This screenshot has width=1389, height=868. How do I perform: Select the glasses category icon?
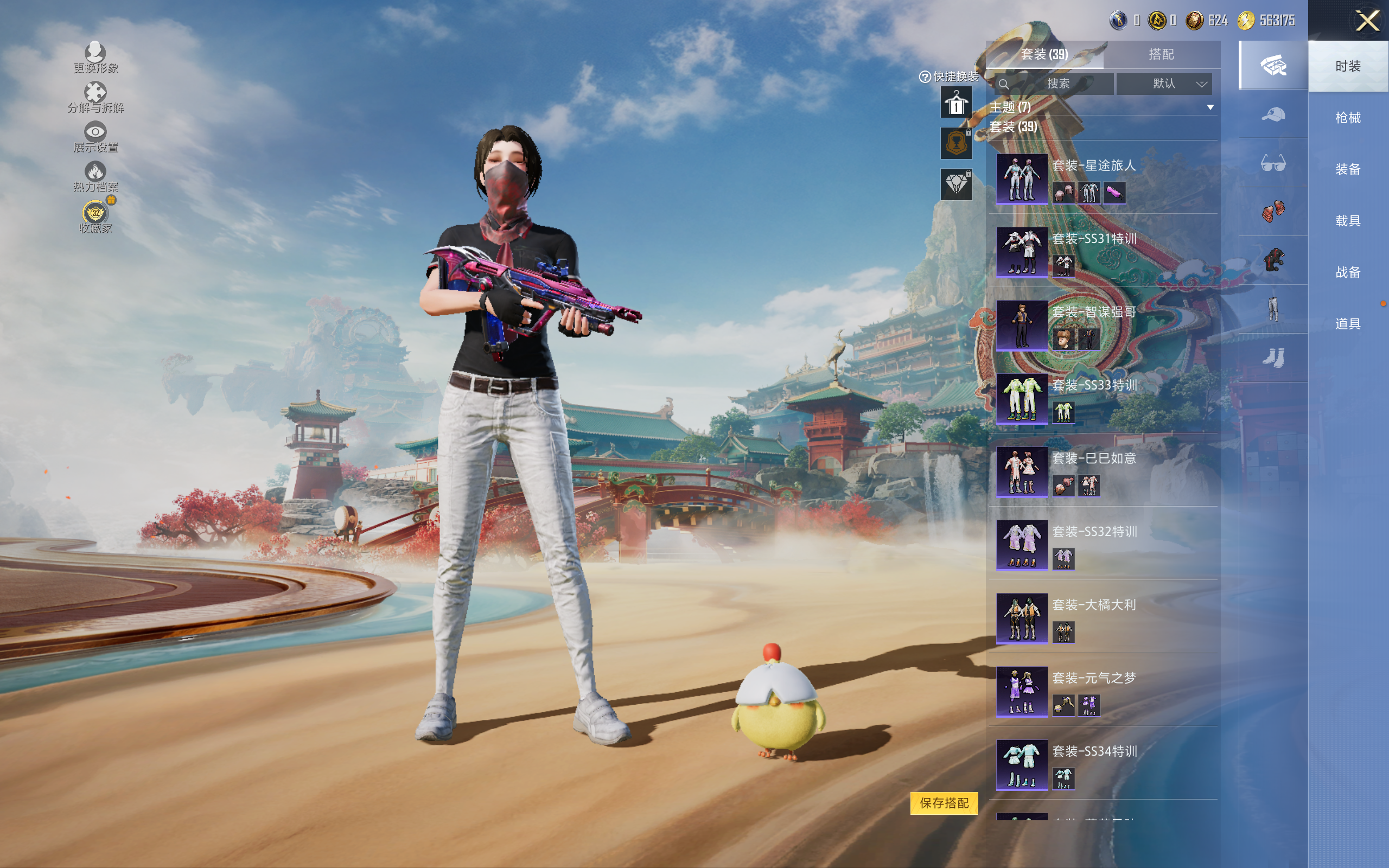coord(1273,164)
